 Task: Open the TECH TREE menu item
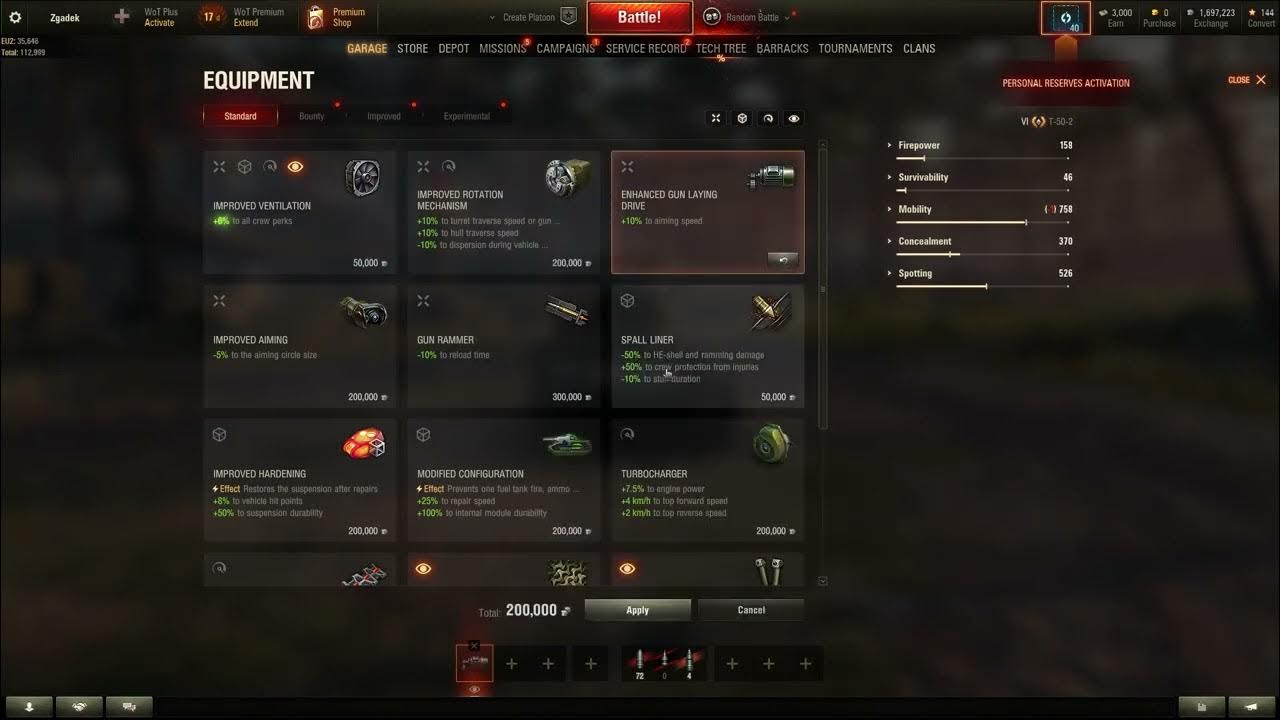coord(721,48)
